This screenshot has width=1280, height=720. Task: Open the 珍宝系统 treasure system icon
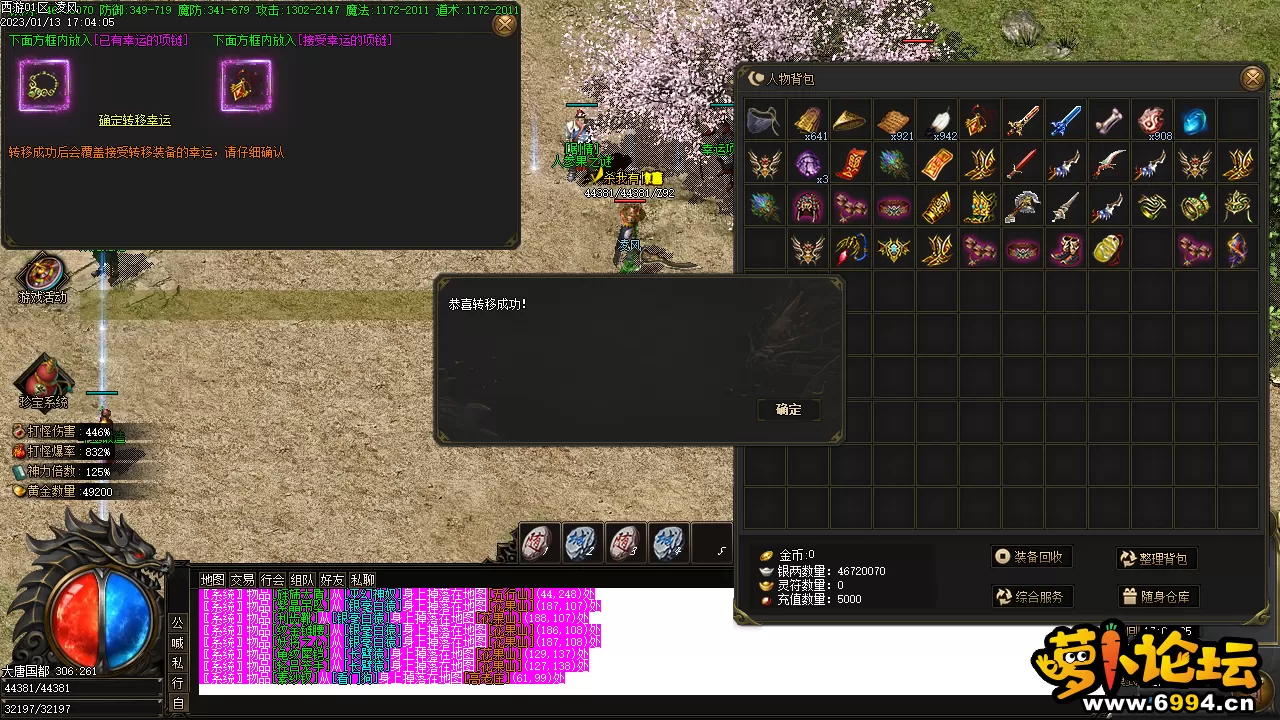point(43,380)
